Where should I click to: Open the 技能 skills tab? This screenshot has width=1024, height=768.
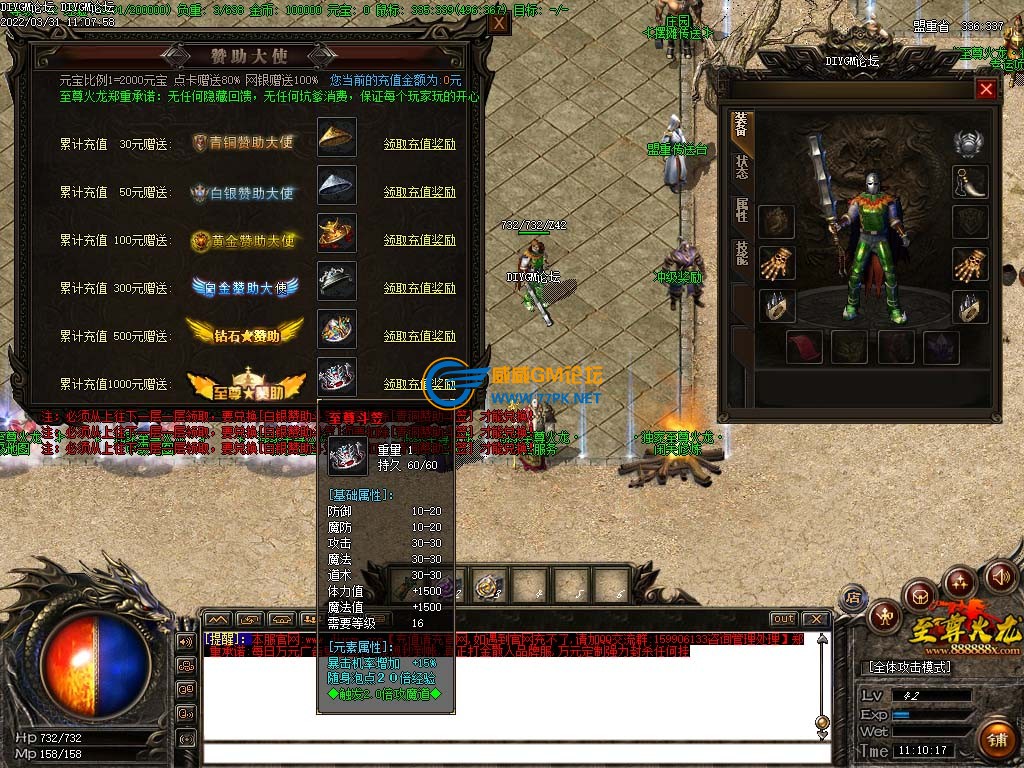(741, 252)
